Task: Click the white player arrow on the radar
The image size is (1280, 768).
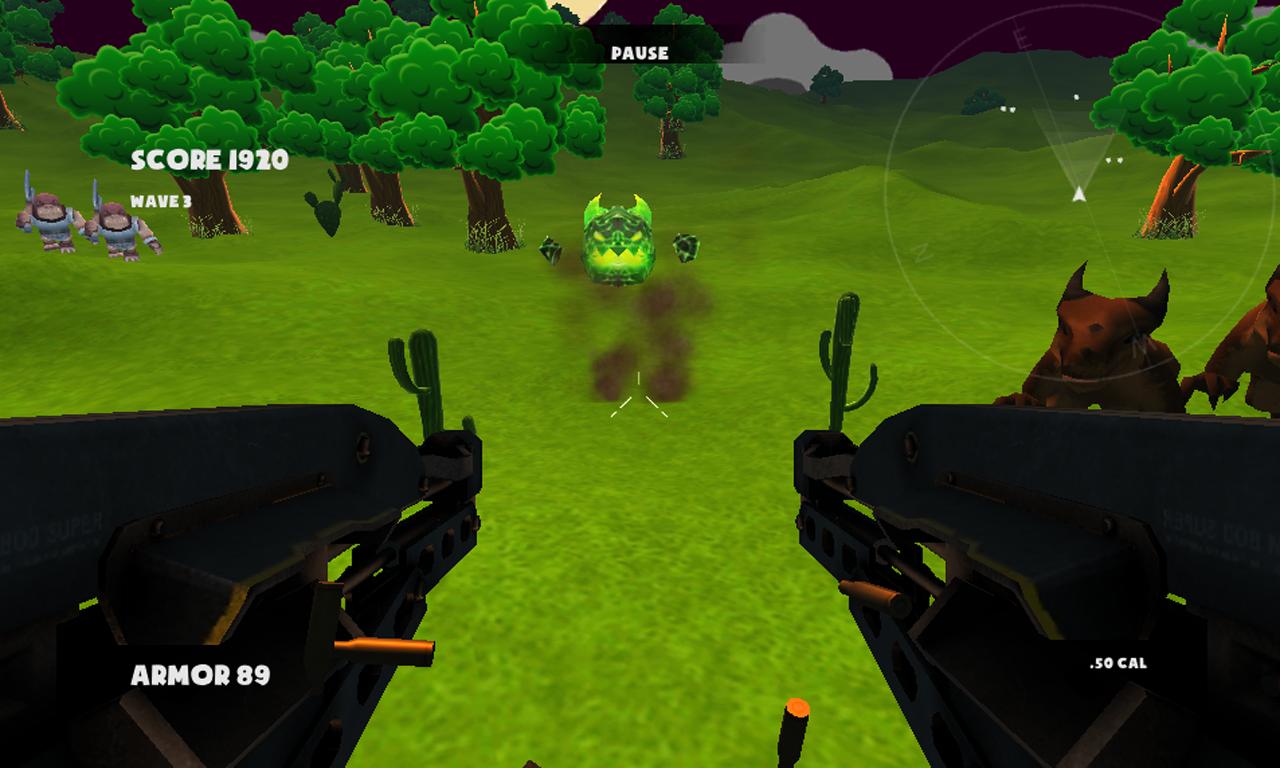Action: click(1077, 193)
